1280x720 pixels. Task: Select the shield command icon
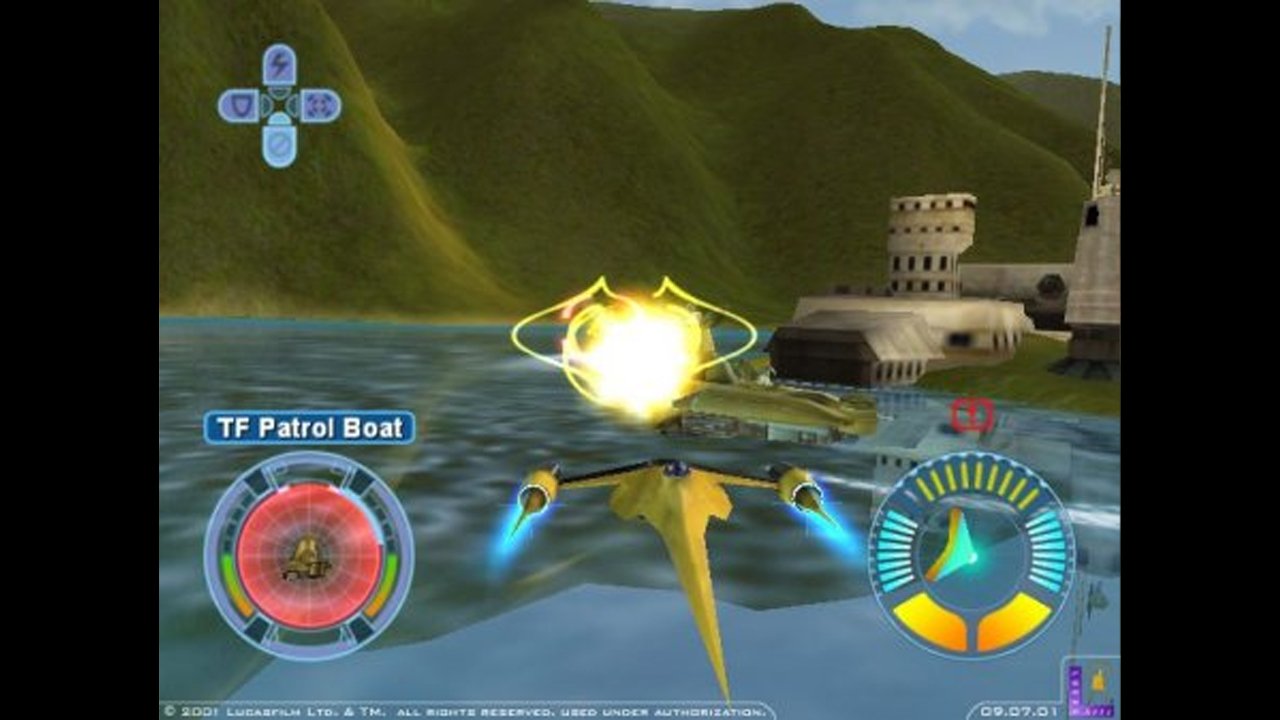click(x=238, y=105)
